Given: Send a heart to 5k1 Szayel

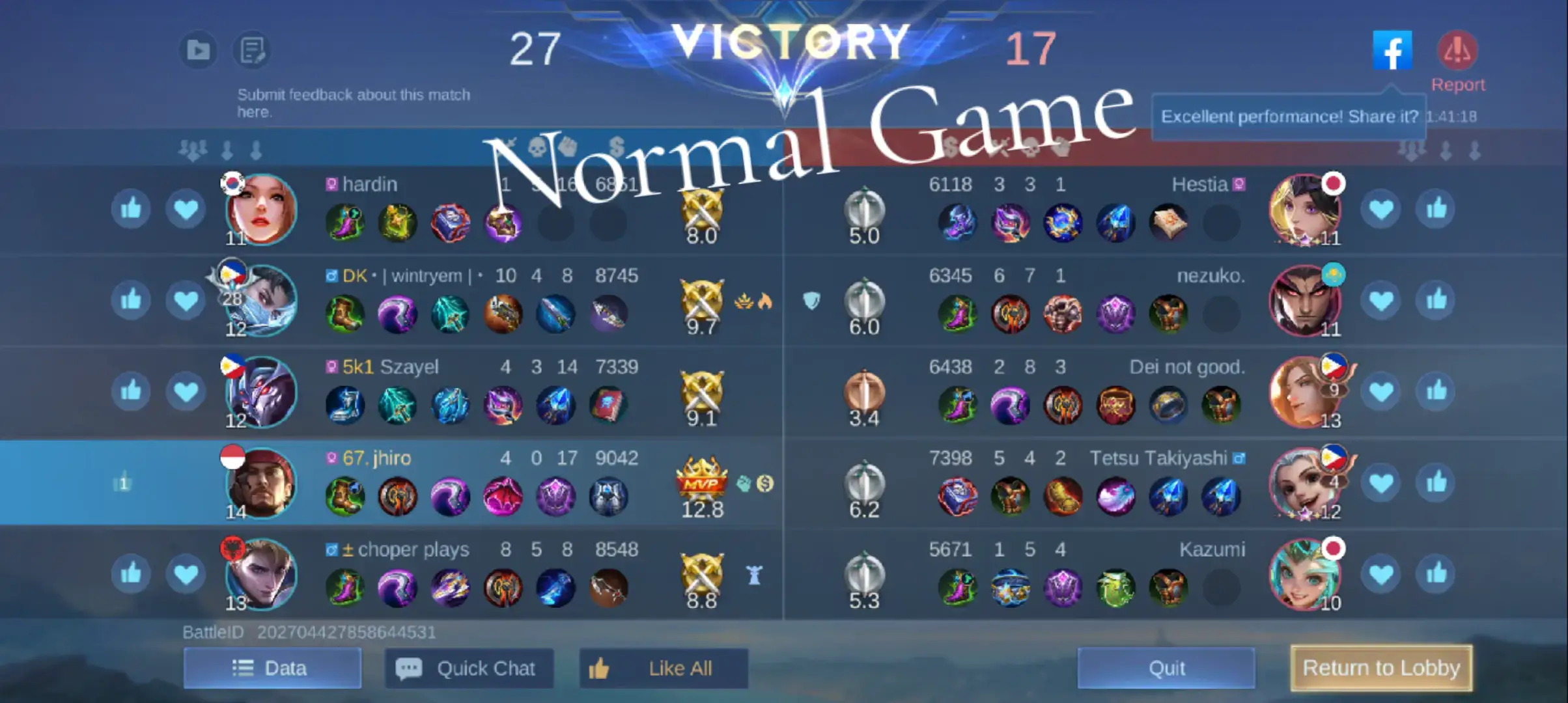Looking at the screenshot, I should pos(186,391).
